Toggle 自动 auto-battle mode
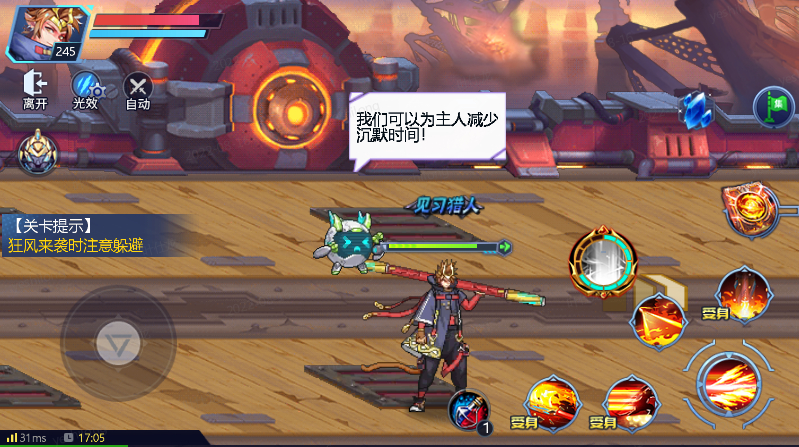 [x=137, y=87]
